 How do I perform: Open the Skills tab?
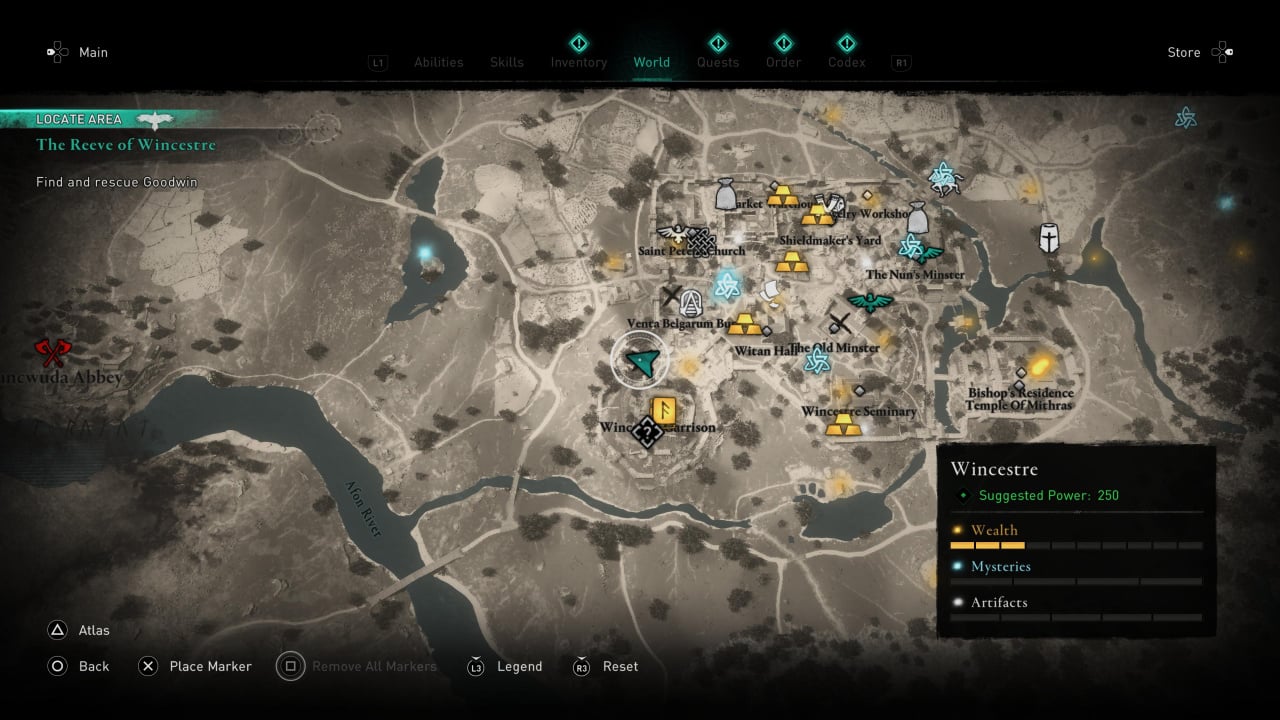506,62
